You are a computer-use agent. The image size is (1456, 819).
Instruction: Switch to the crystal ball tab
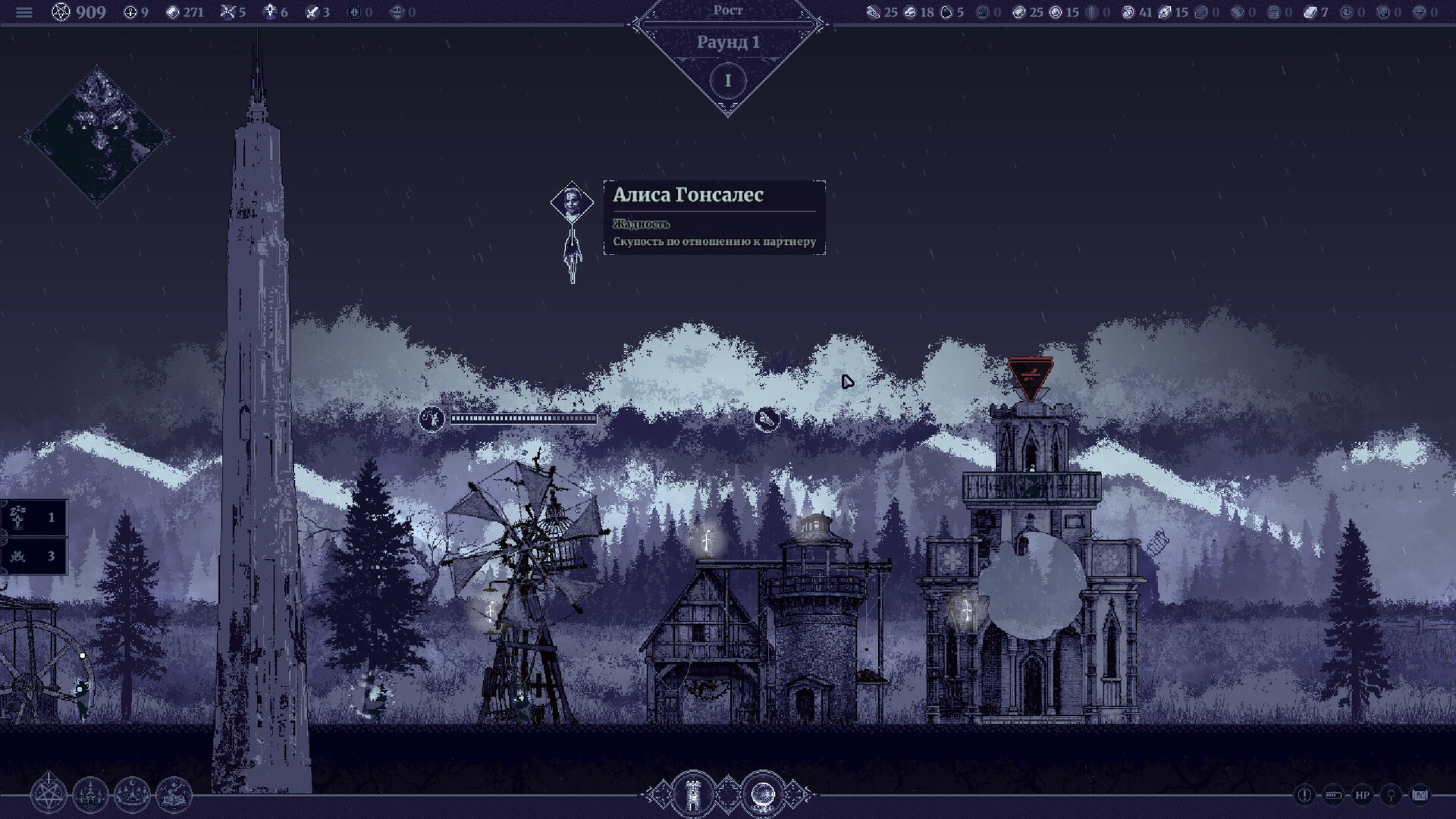(762, 795)
